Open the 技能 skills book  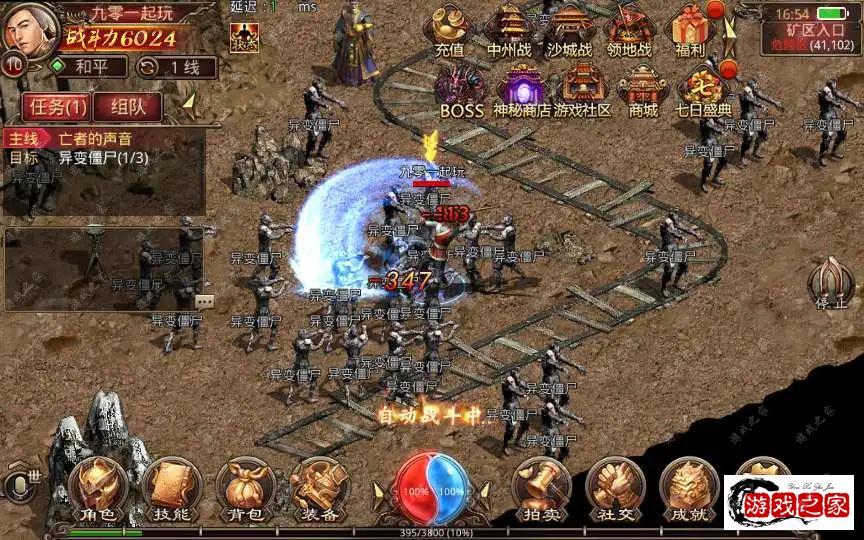coord(172,492)
